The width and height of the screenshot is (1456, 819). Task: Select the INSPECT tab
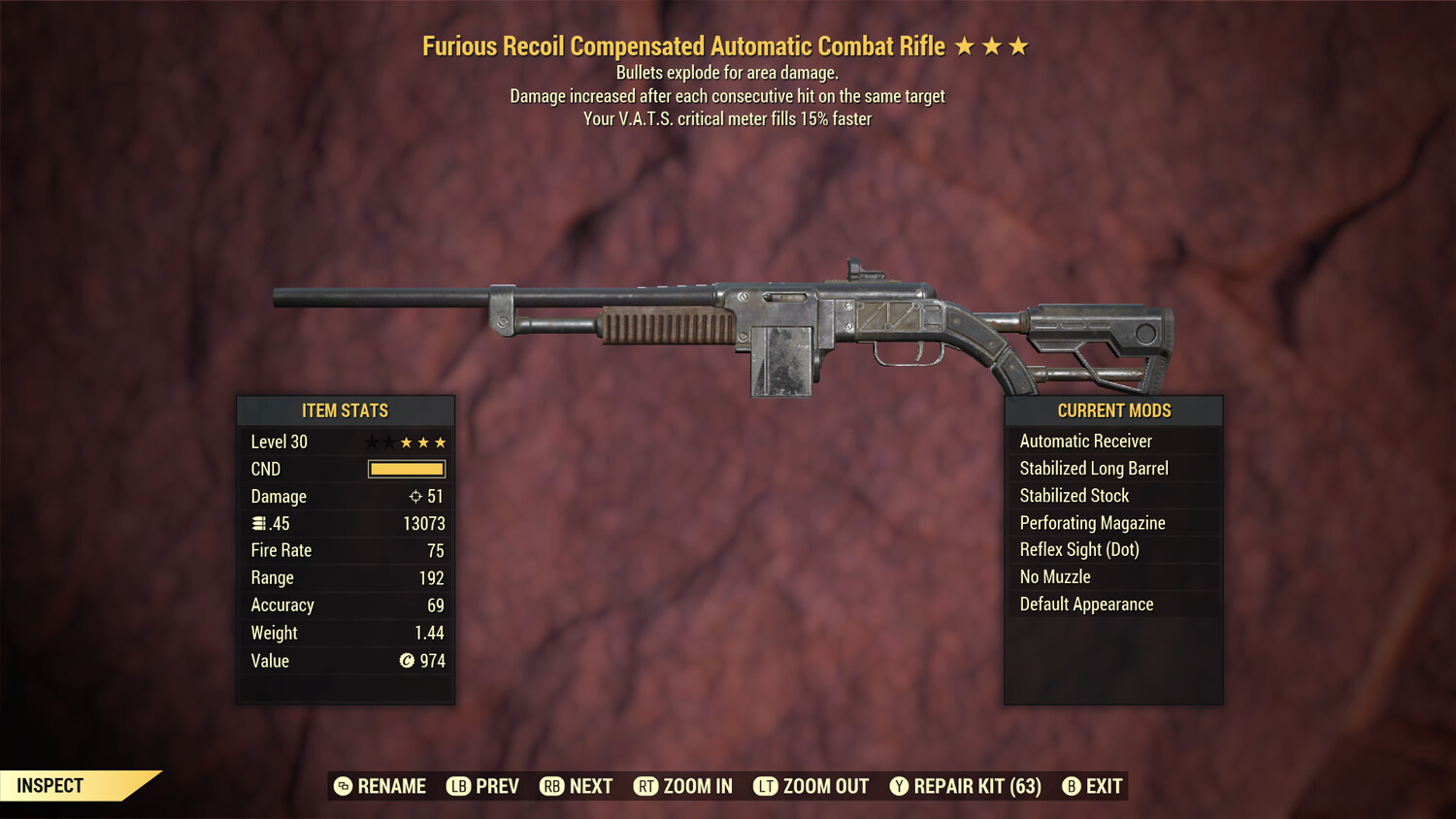point(50,785)
